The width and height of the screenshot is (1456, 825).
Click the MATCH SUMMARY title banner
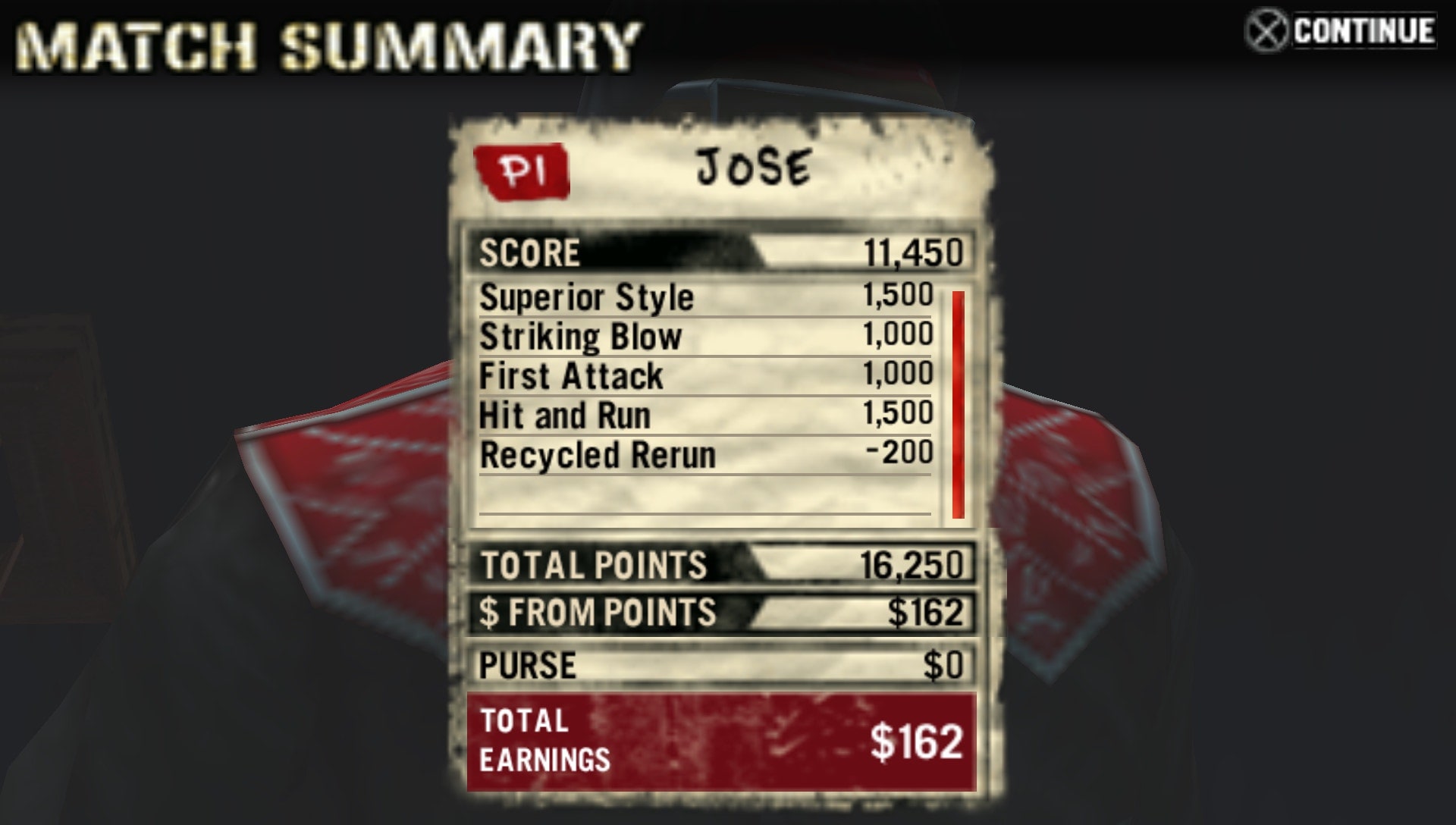(x=326, y=42)
